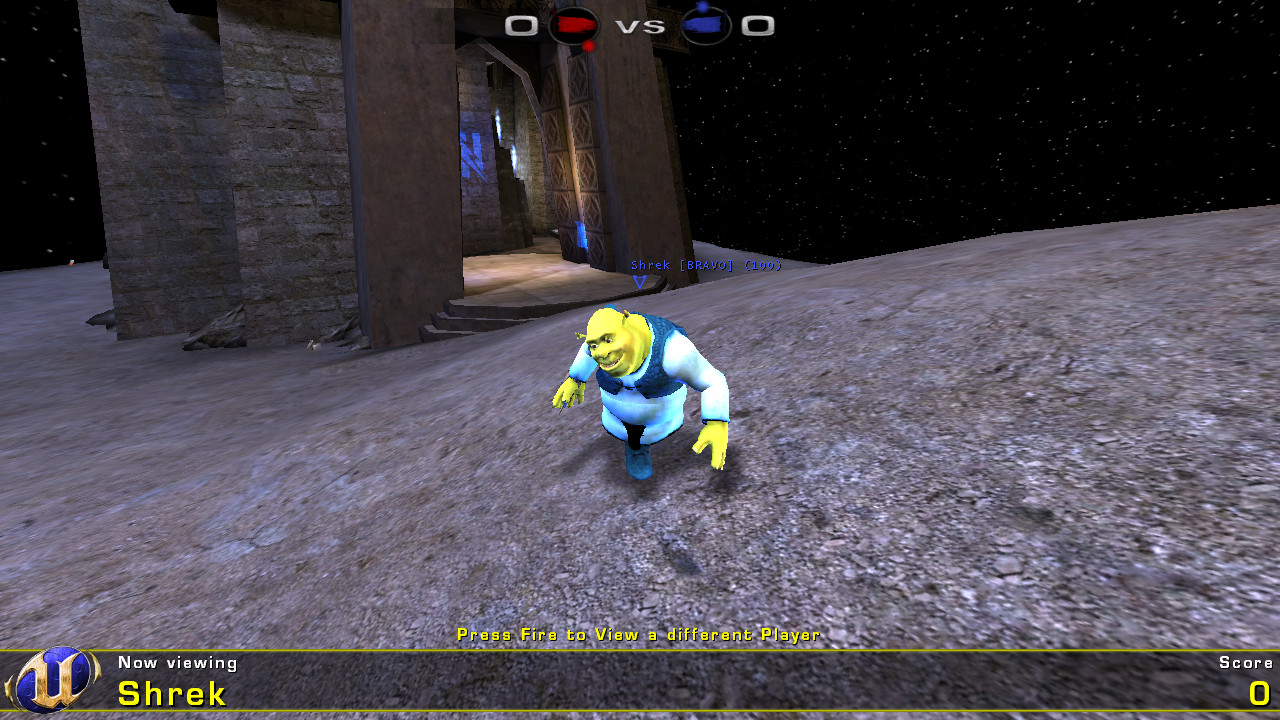Select the blue team score counter
The width and height of the screenshot is (1280, 720).
pyautogui.click(x=759, y=25)
